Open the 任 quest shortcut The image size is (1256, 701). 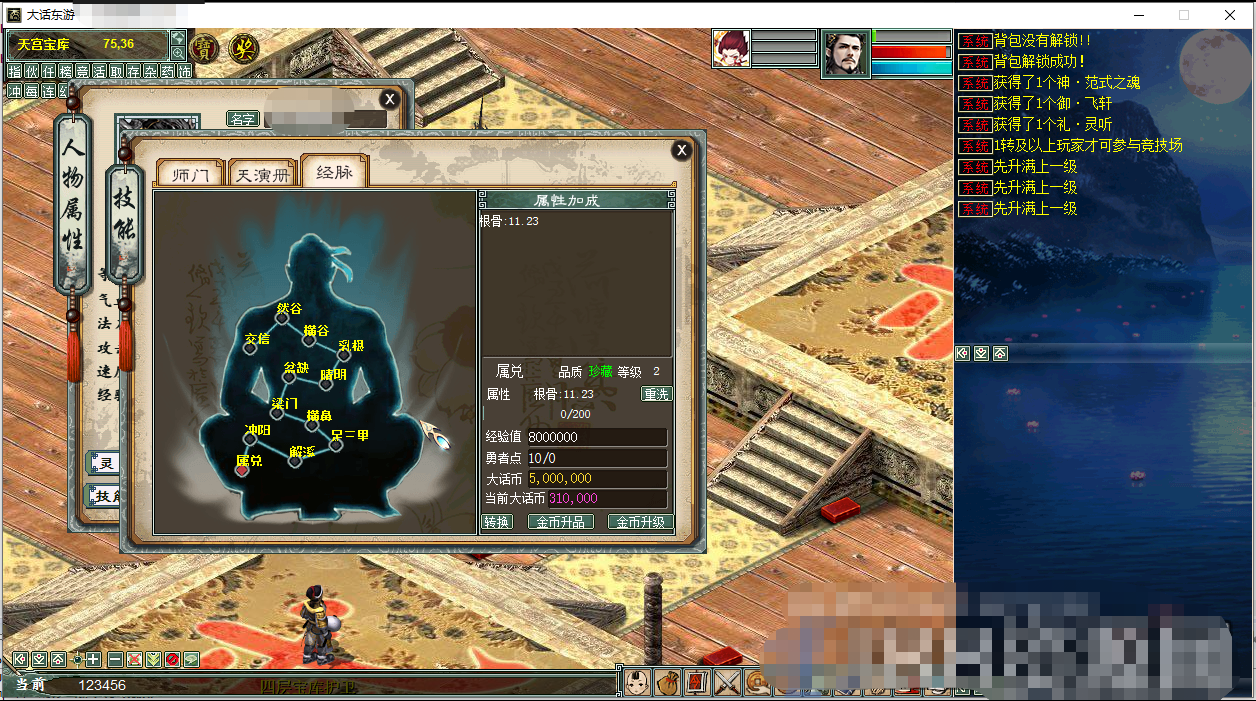tap(48, 71)
